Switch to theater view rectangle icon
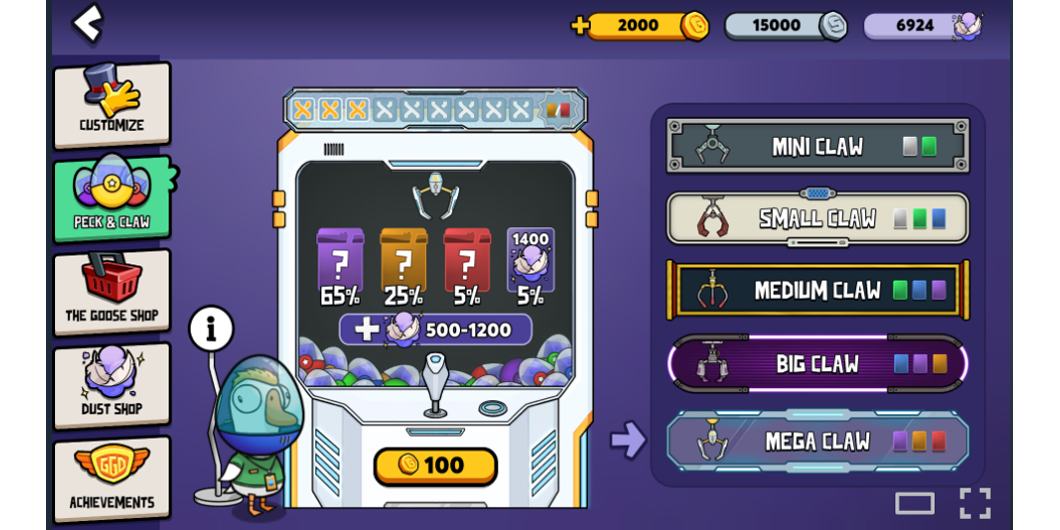This screenshot has width=1060, height=530. point(914,503)
